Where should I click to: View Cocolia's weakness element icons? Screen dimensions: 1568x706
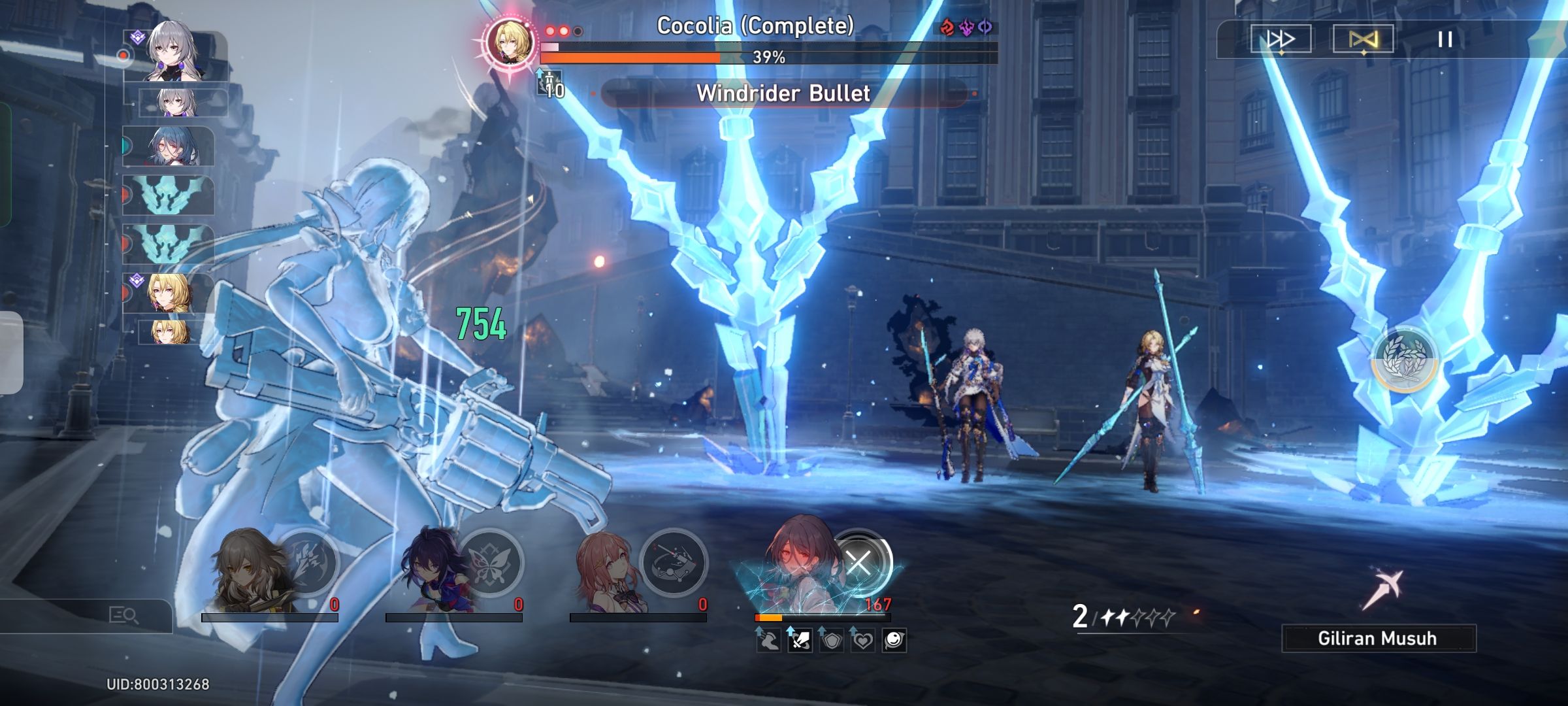coord(966,27)
